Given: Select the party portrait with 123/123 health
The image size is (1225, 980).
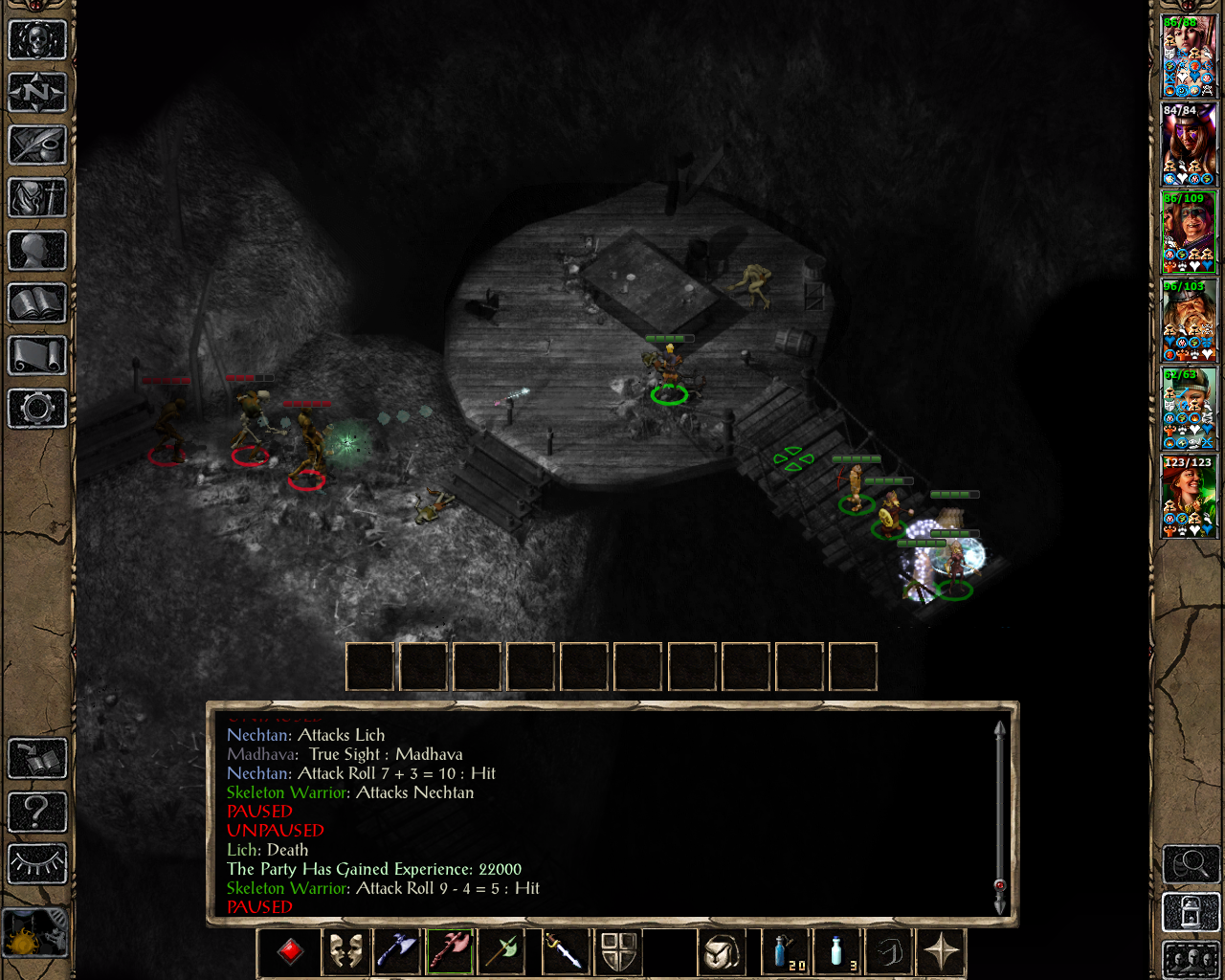Looking at the screenshot, I should (x=1189, y=498).
